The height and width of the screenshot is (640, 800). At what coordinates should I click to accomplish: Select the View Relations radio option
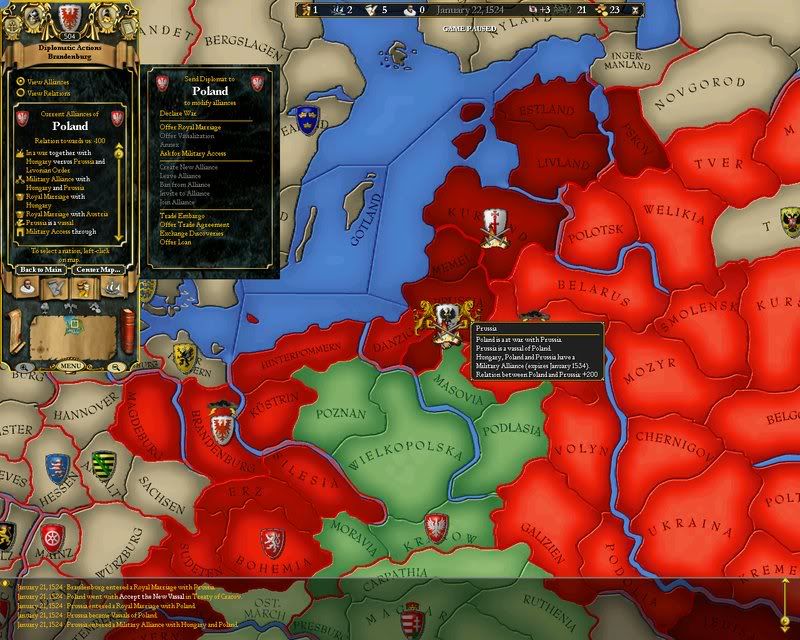(x=19, y=93)
